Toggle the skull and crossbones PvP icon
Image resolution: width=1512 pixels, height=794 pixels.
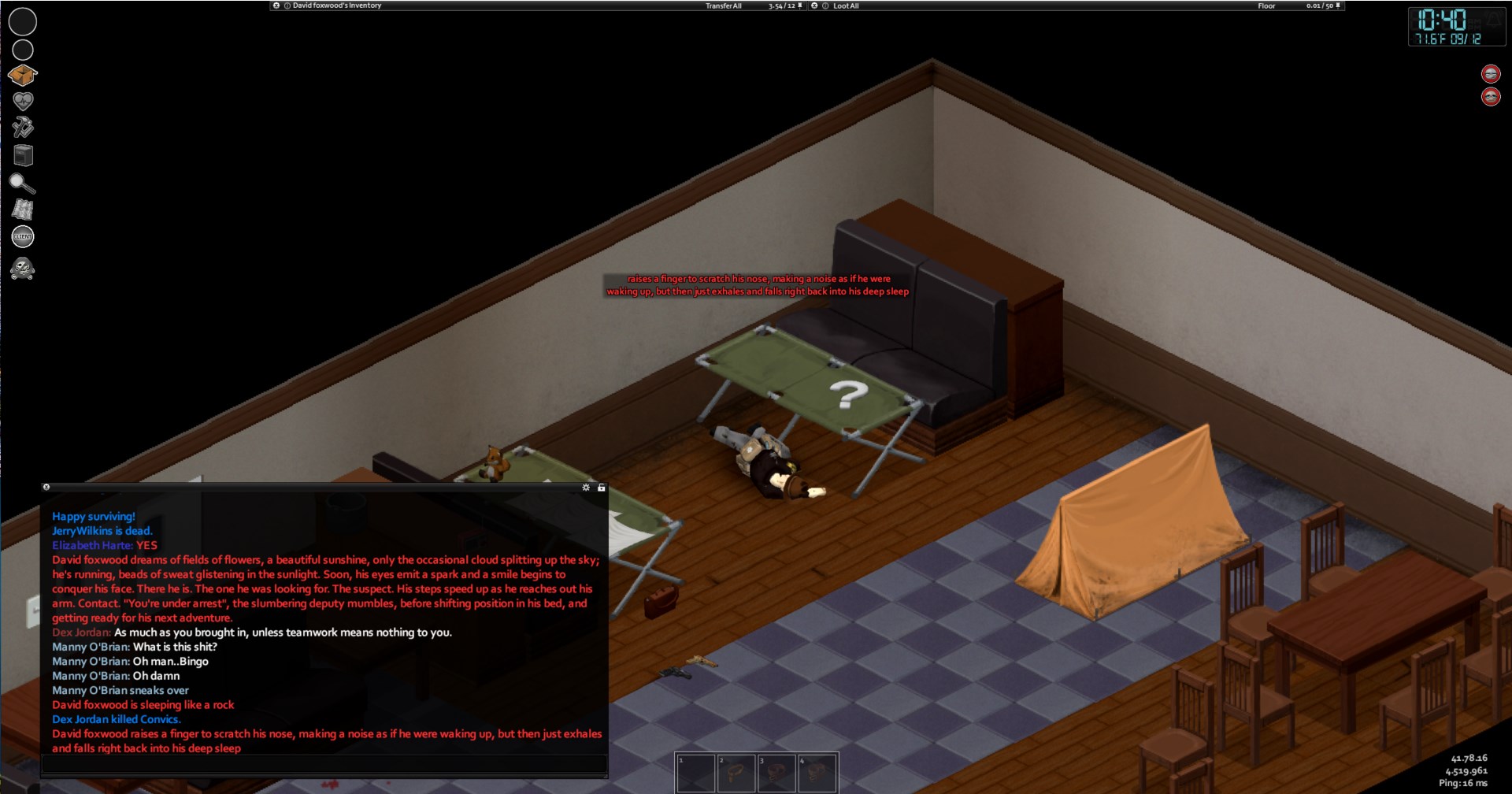click(x=22, y=269)
